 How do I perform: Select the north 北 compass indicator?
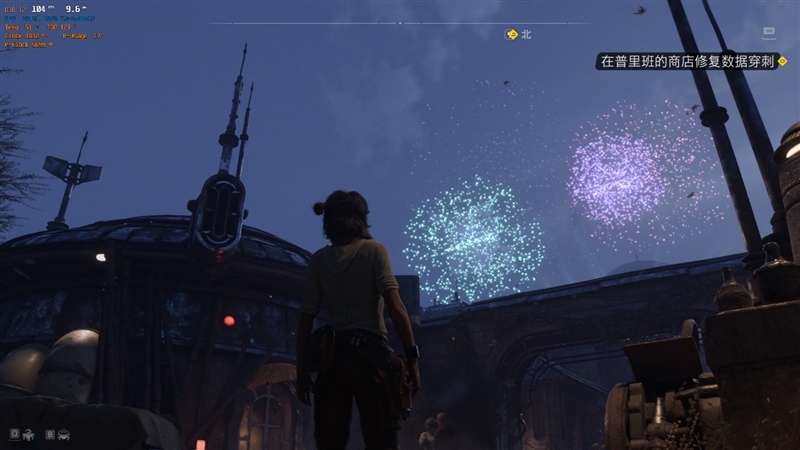[x=526, y=34]
